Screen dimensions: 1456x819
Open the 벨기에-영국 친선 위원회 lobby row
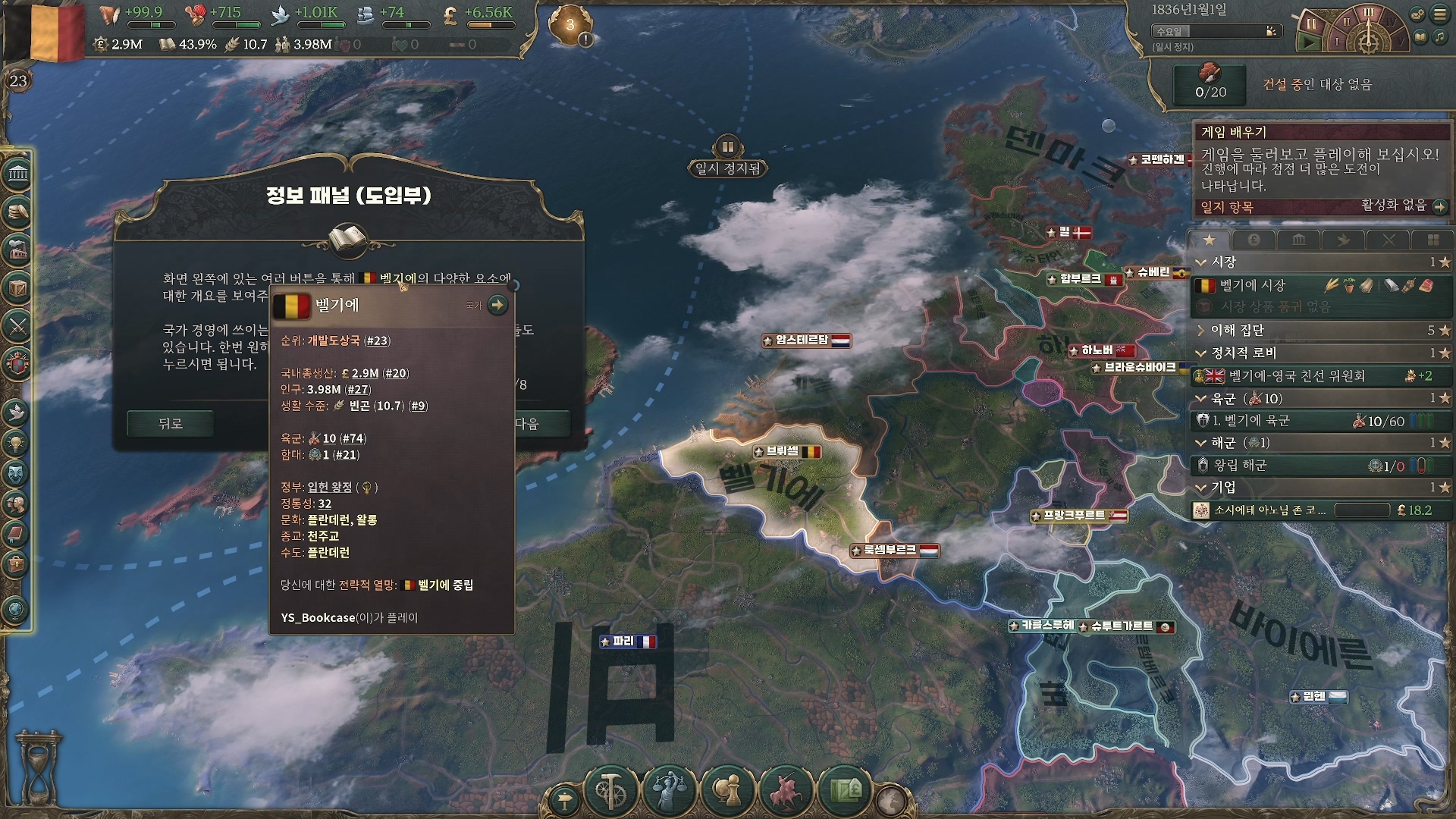1297,376
